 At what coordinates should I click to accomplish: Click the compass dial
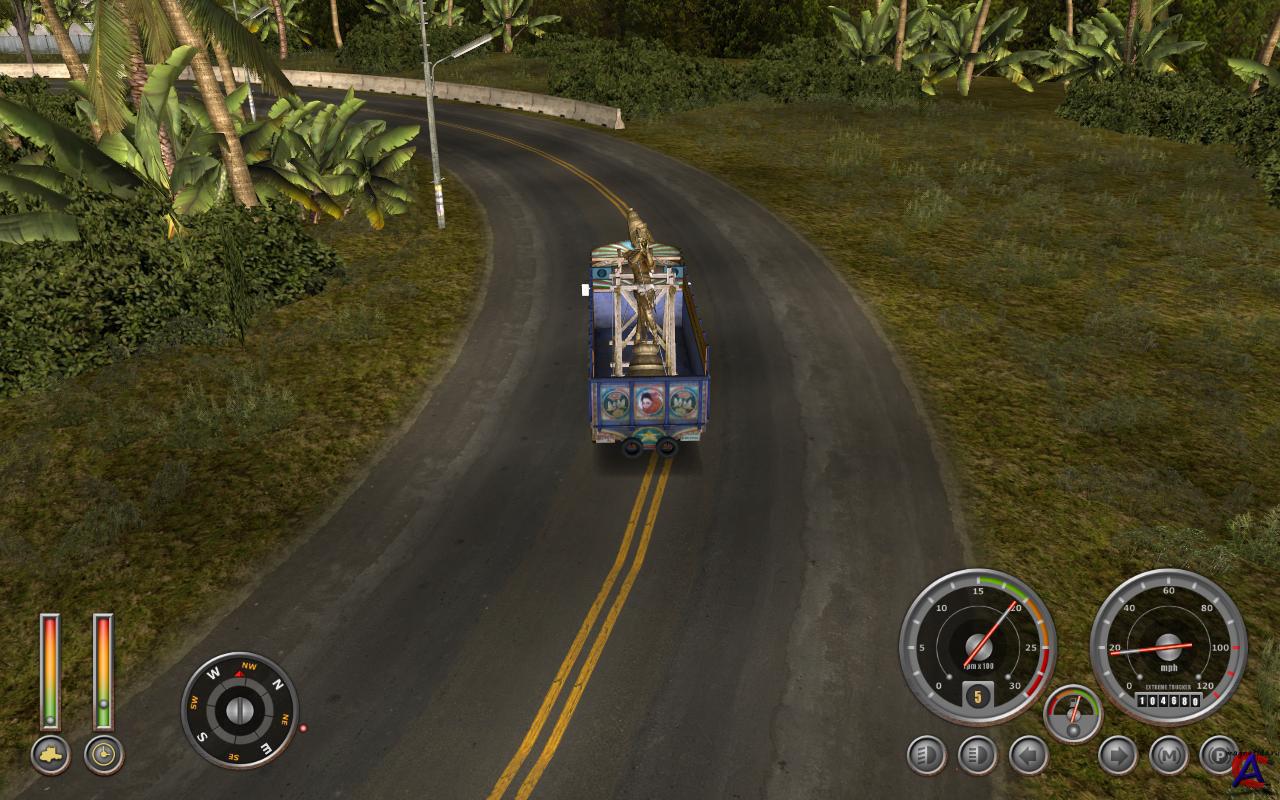click(239, 711)
